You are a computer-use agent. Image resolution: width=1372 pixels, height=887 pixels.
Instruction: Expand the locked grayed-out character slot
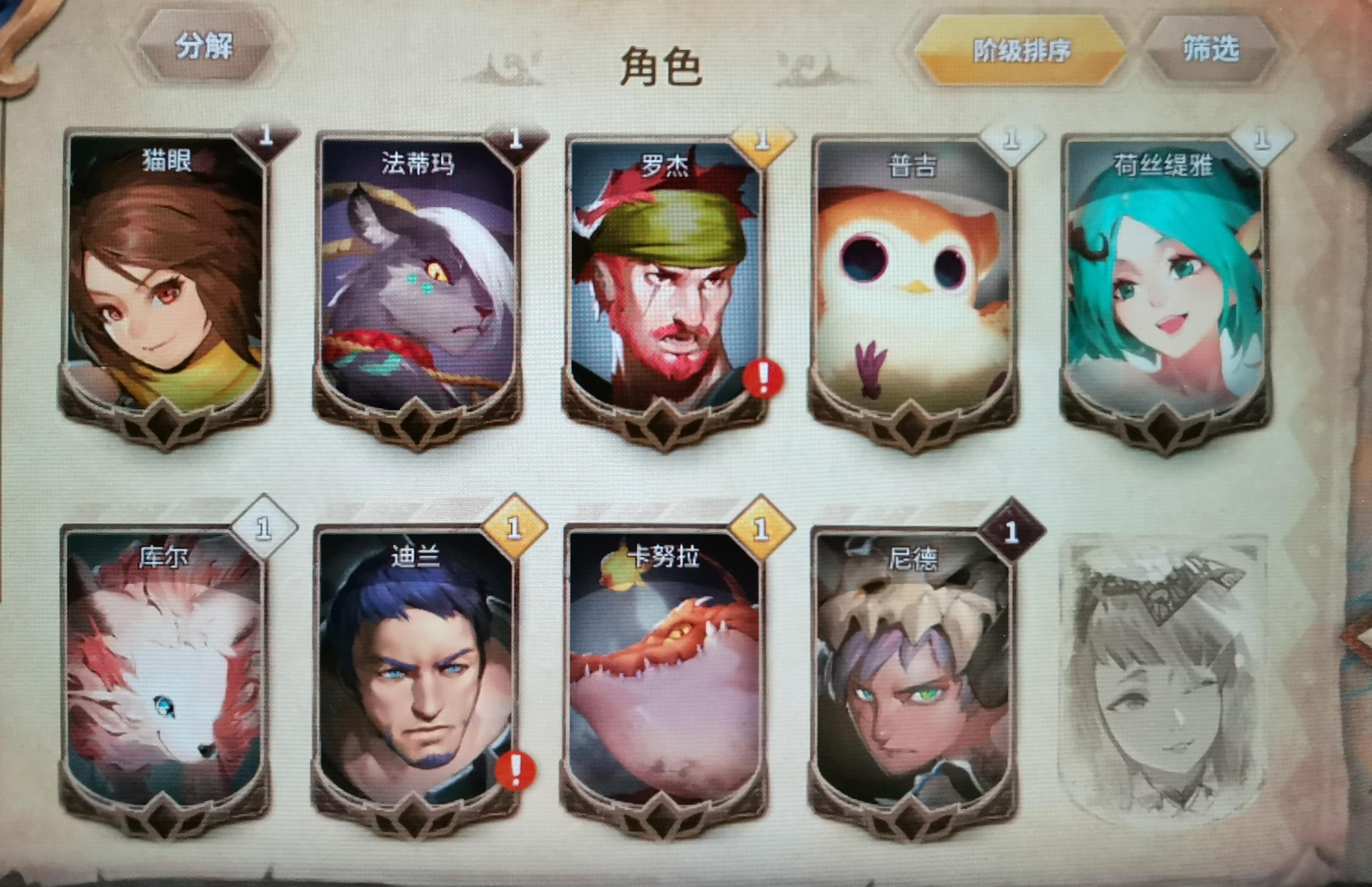click(x=1169, y=680)
